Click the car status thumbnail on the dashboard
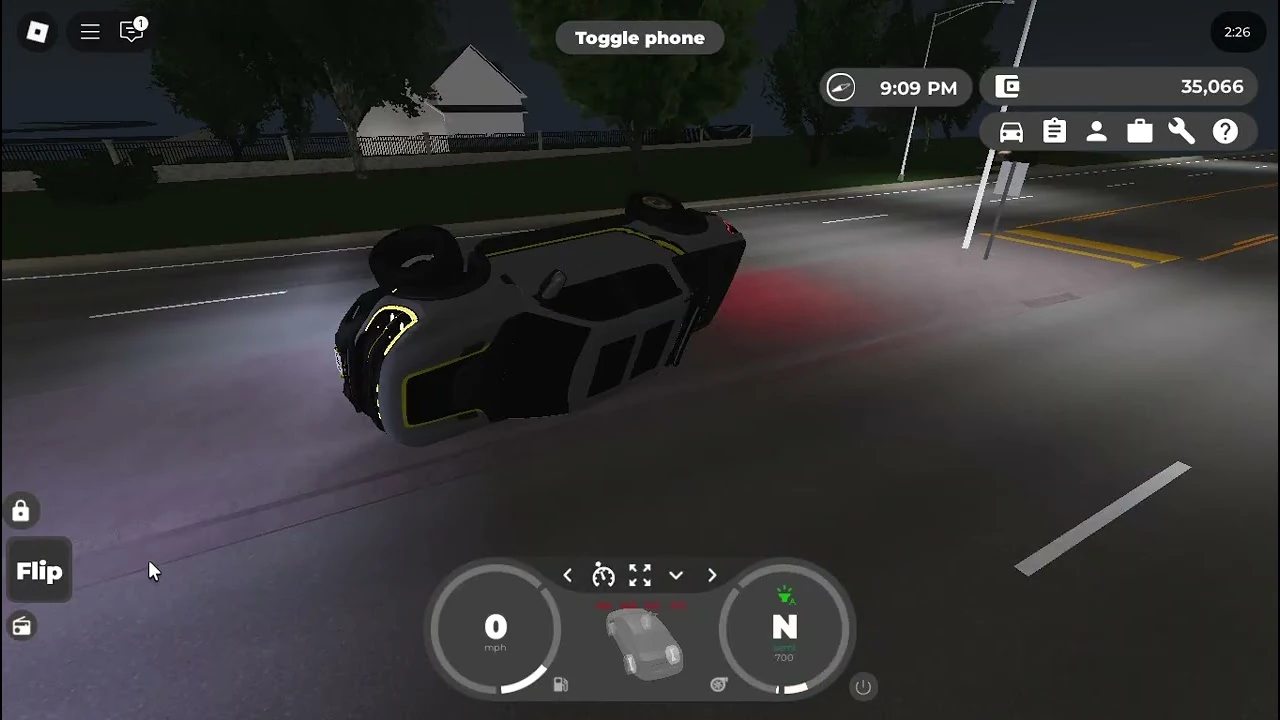This screenshot has height=720, width=1280. click(643, 645)
